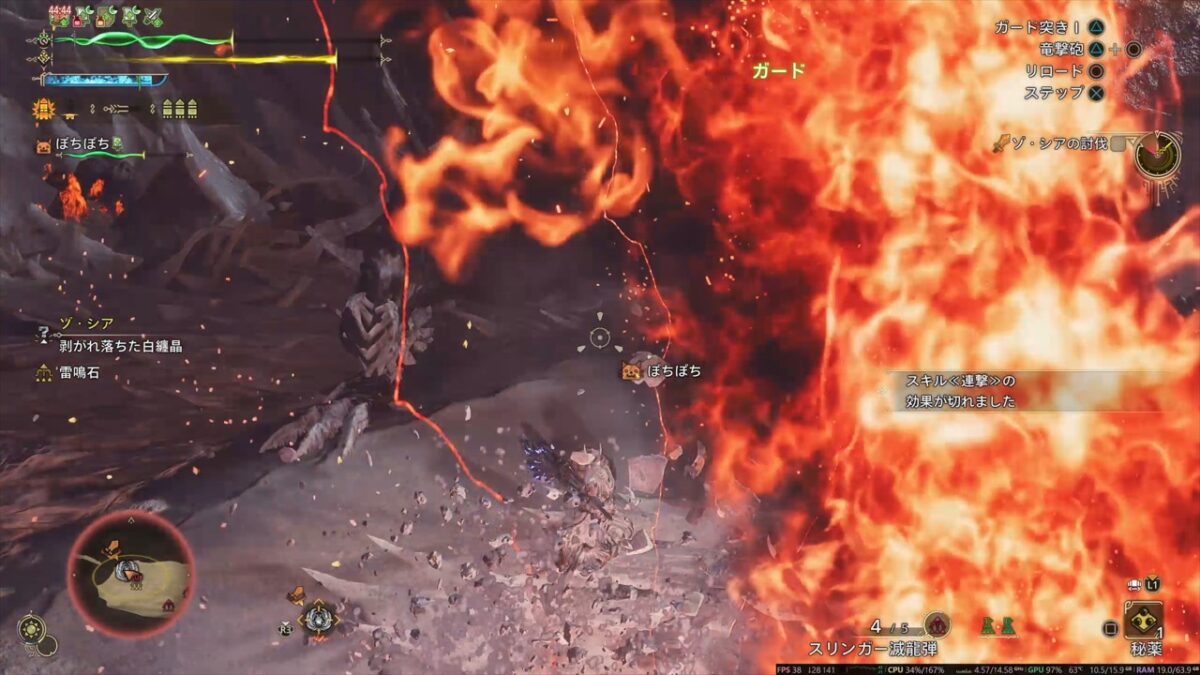Select the ぽちぽち palico cat icon
1200x675 pixels.
point(43,145)
